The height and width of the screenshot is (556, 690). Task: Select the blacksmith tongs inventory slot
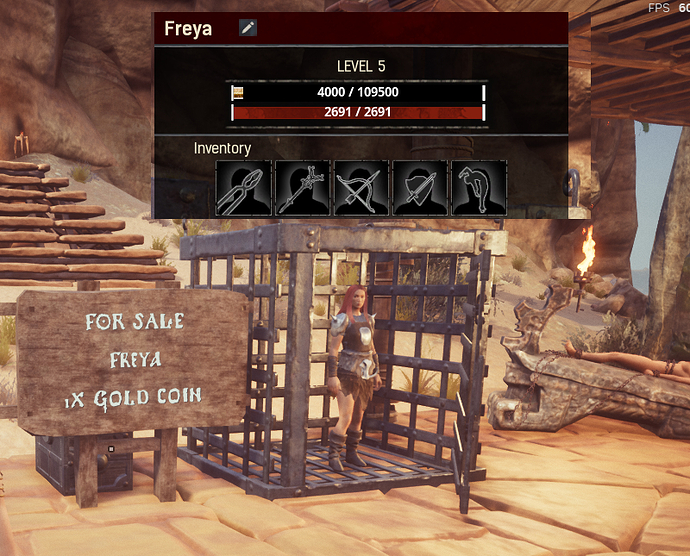click(242, 188)
